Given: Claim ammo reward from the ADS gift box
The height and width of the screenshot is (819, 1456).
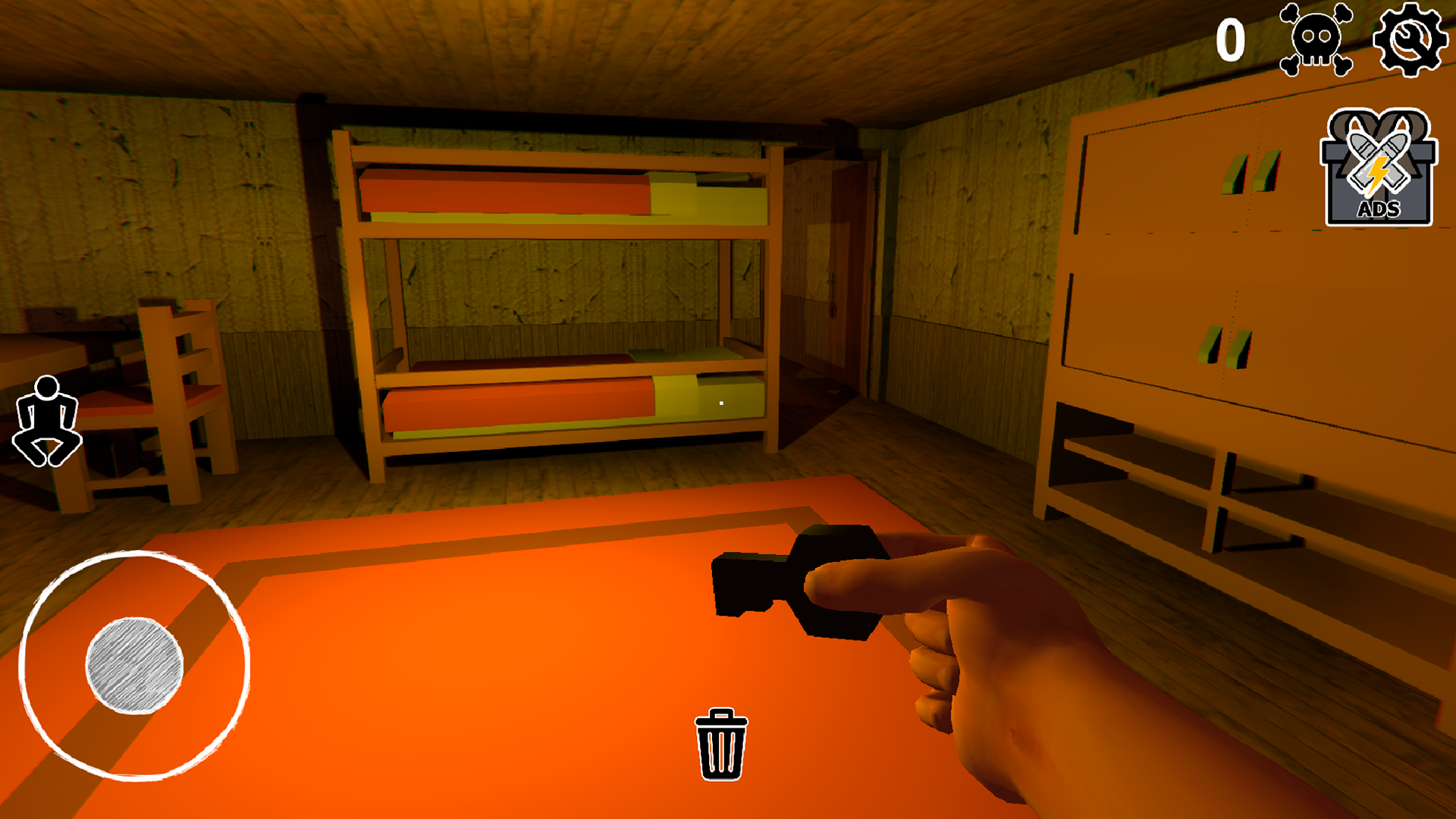Looking at the screenshot, I should coord(1379,167).
